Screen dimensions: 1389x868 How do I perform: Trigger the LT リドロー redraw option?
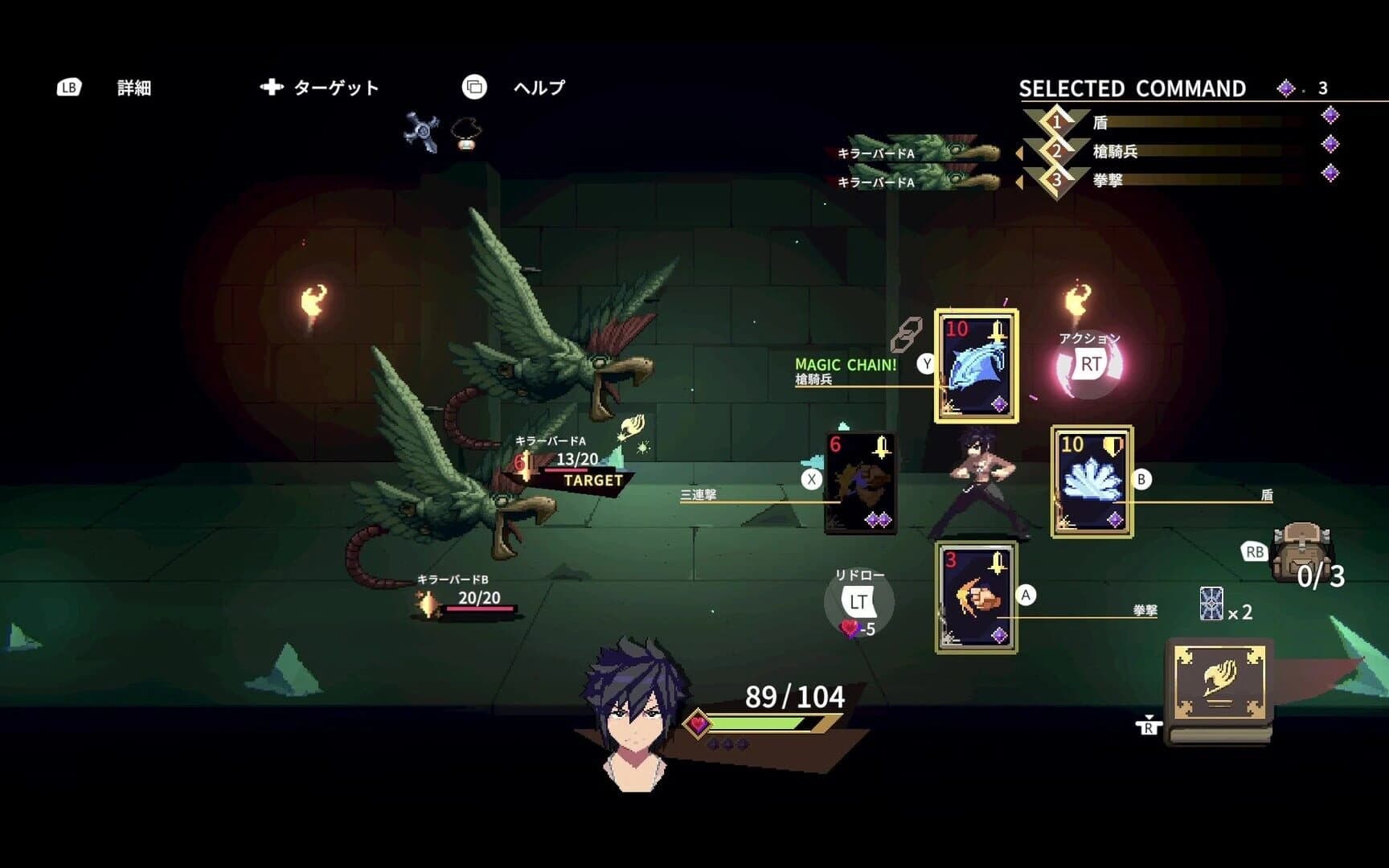click(x=860, y=601)
